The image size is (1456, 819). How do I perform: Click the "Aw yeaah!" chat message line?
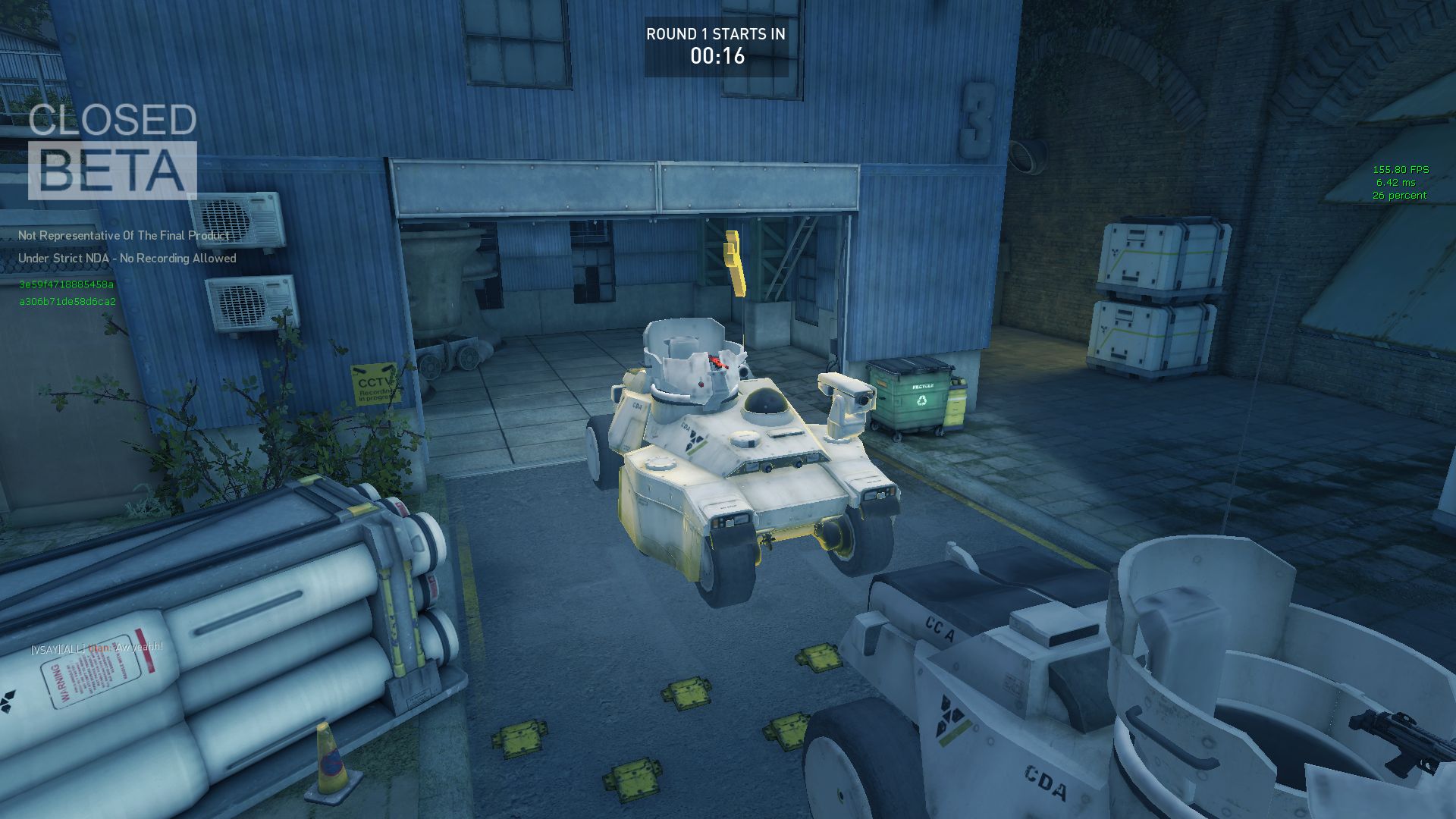pos(97,648)
